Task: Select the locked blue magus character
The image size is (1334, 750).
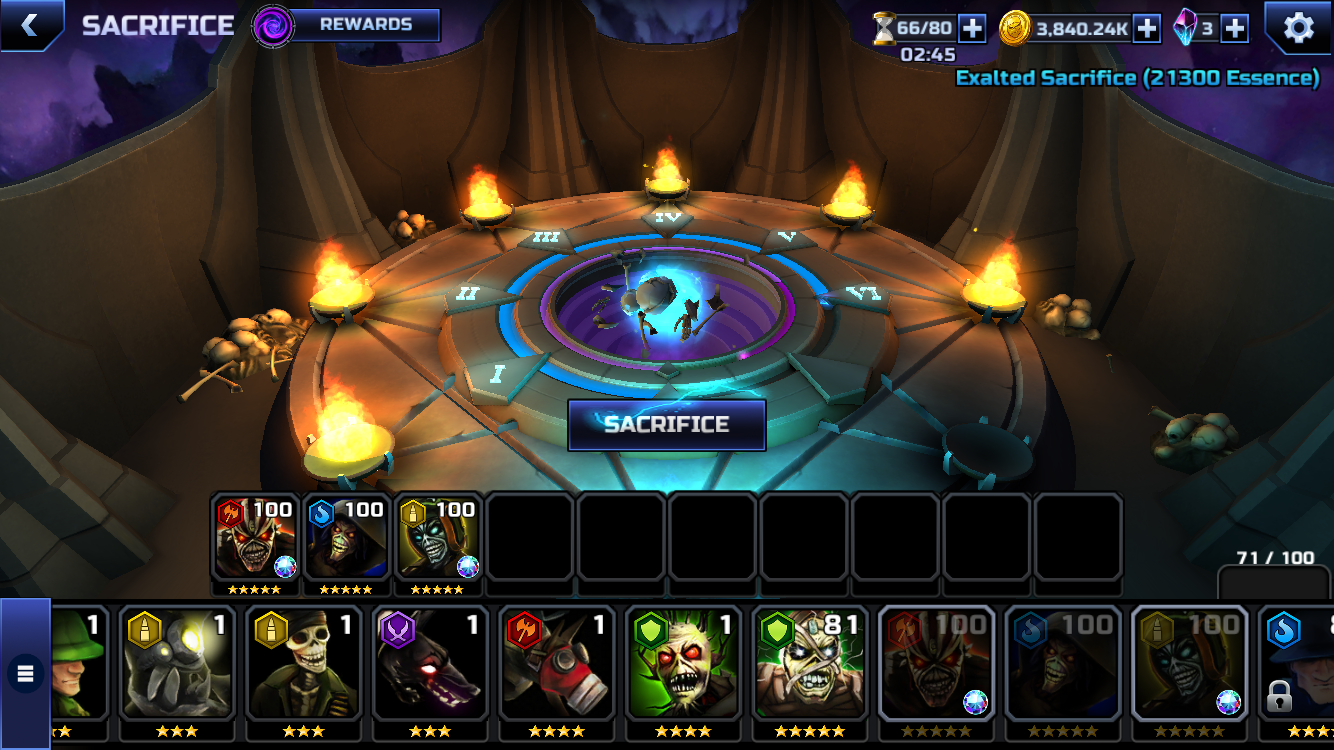Action: (x=1296, y=663)
